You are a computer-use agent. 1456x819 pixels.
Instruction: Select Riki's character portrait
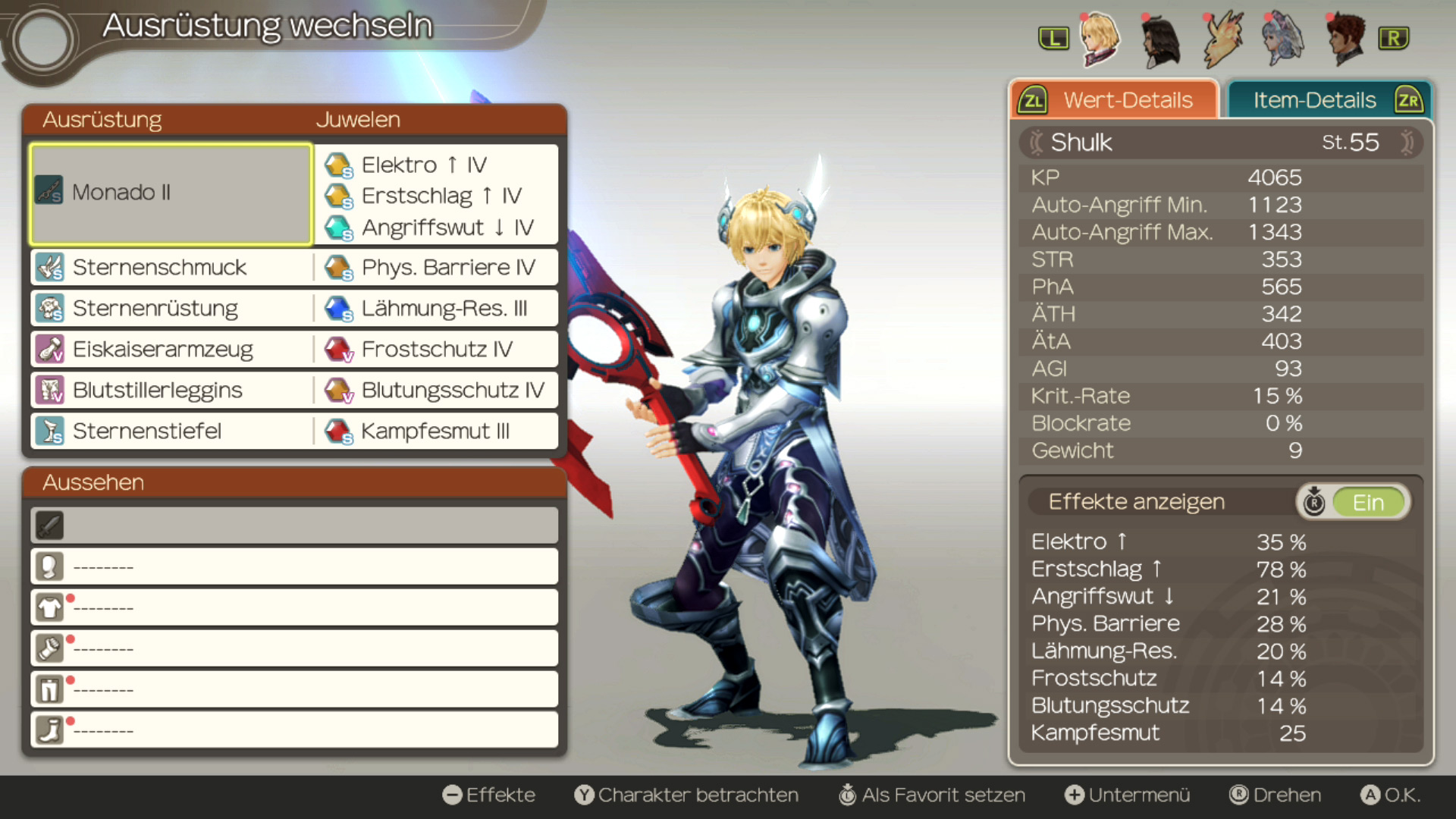tap(1222, 39)
